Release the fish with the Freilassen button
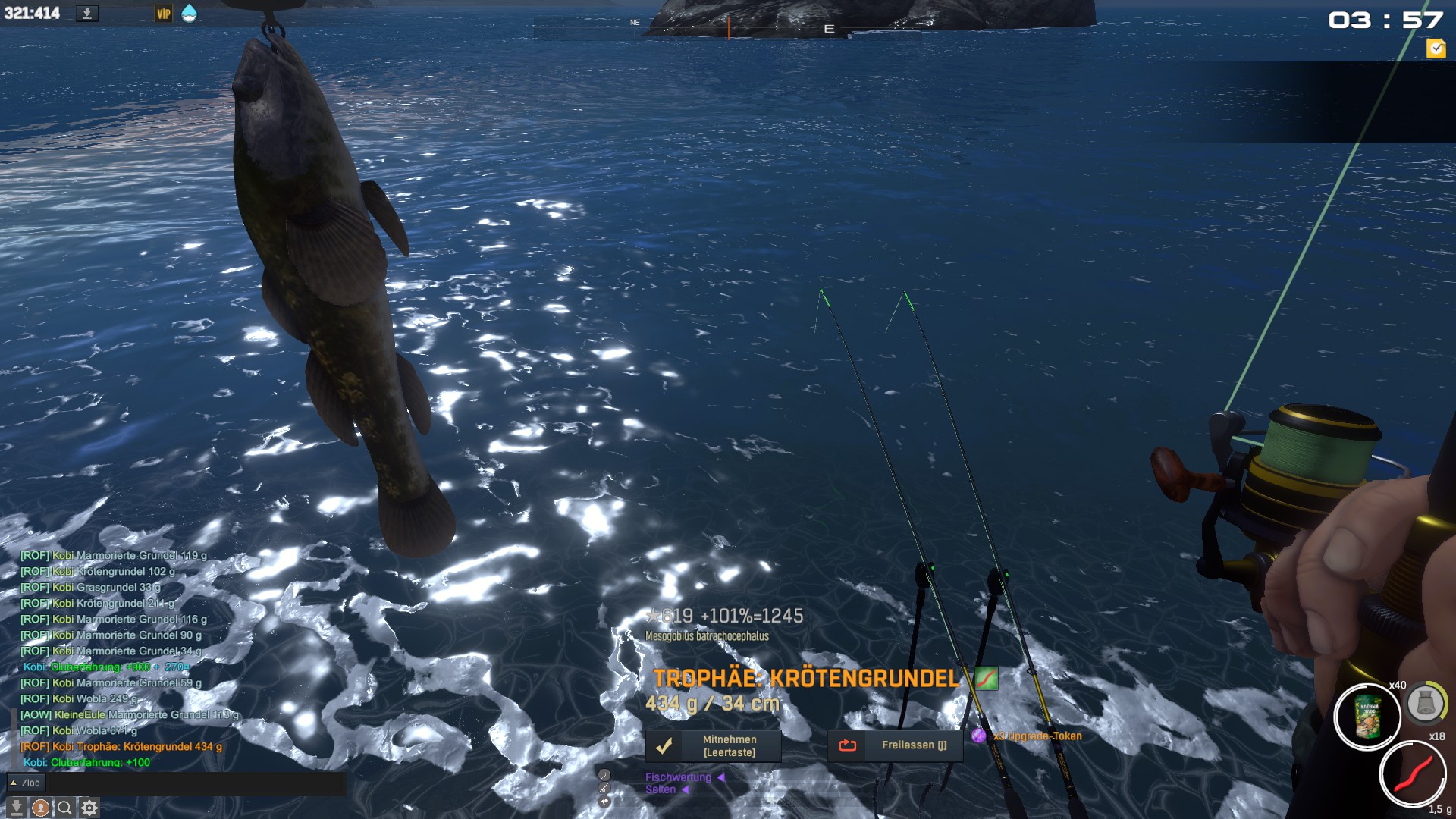The width and height of the screenshot is (1456, 819). tap(895, 746)
